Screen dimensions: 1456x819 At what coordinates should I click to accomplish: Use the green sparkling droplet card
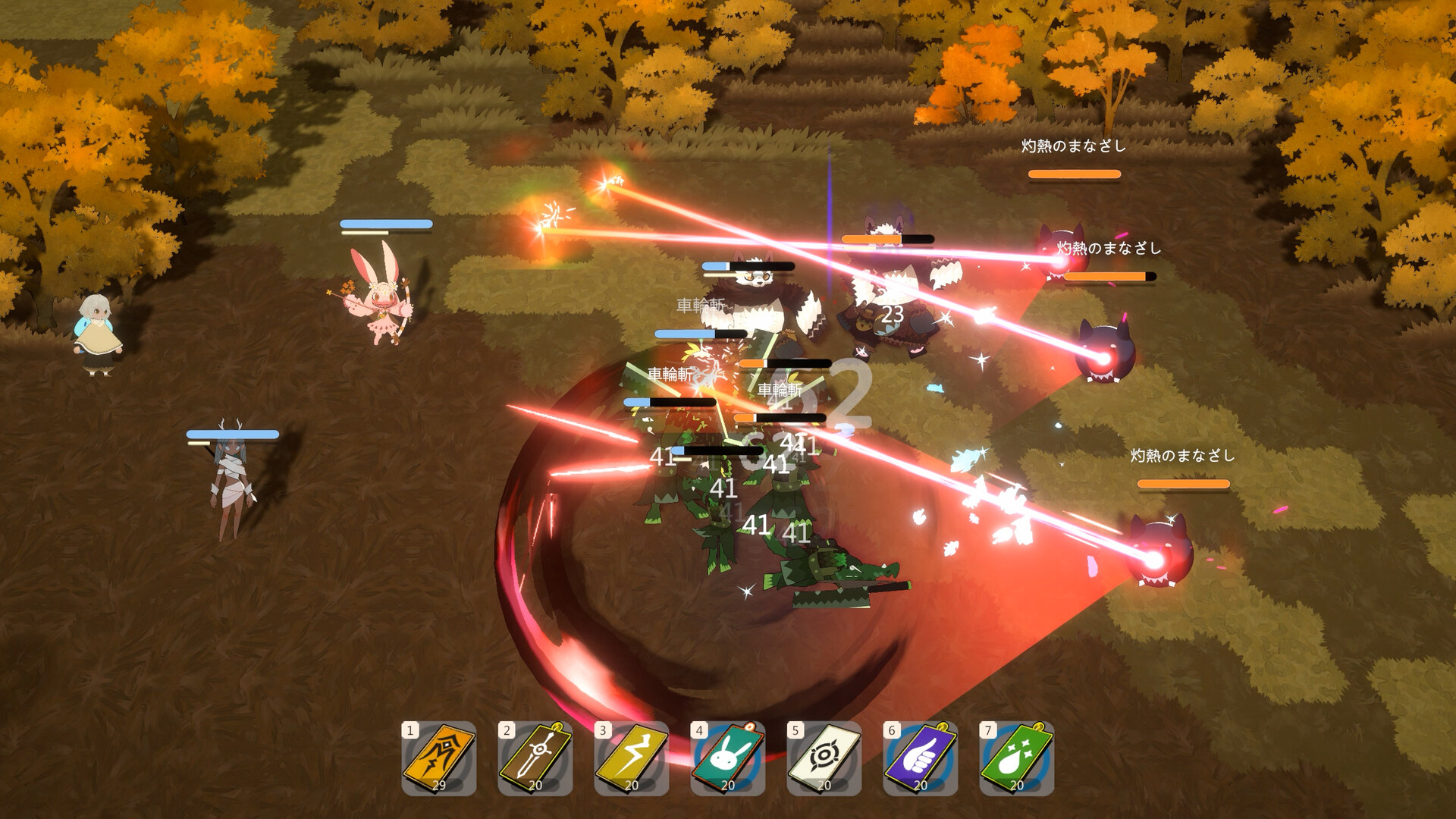[x=1017, y=757]
